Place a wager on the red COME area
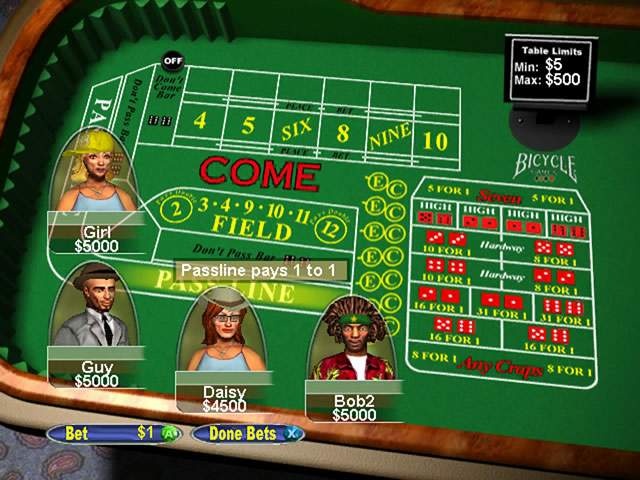The width and height of the screenshot is (640, 480). [260, 174]
